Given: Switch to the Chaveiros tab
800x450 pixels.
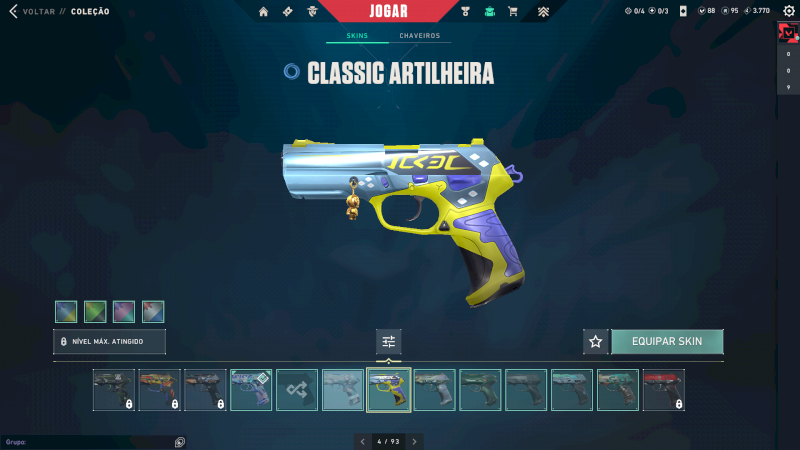Looking at the screenshot, I should pyautogui.click(x=419, y=36).
